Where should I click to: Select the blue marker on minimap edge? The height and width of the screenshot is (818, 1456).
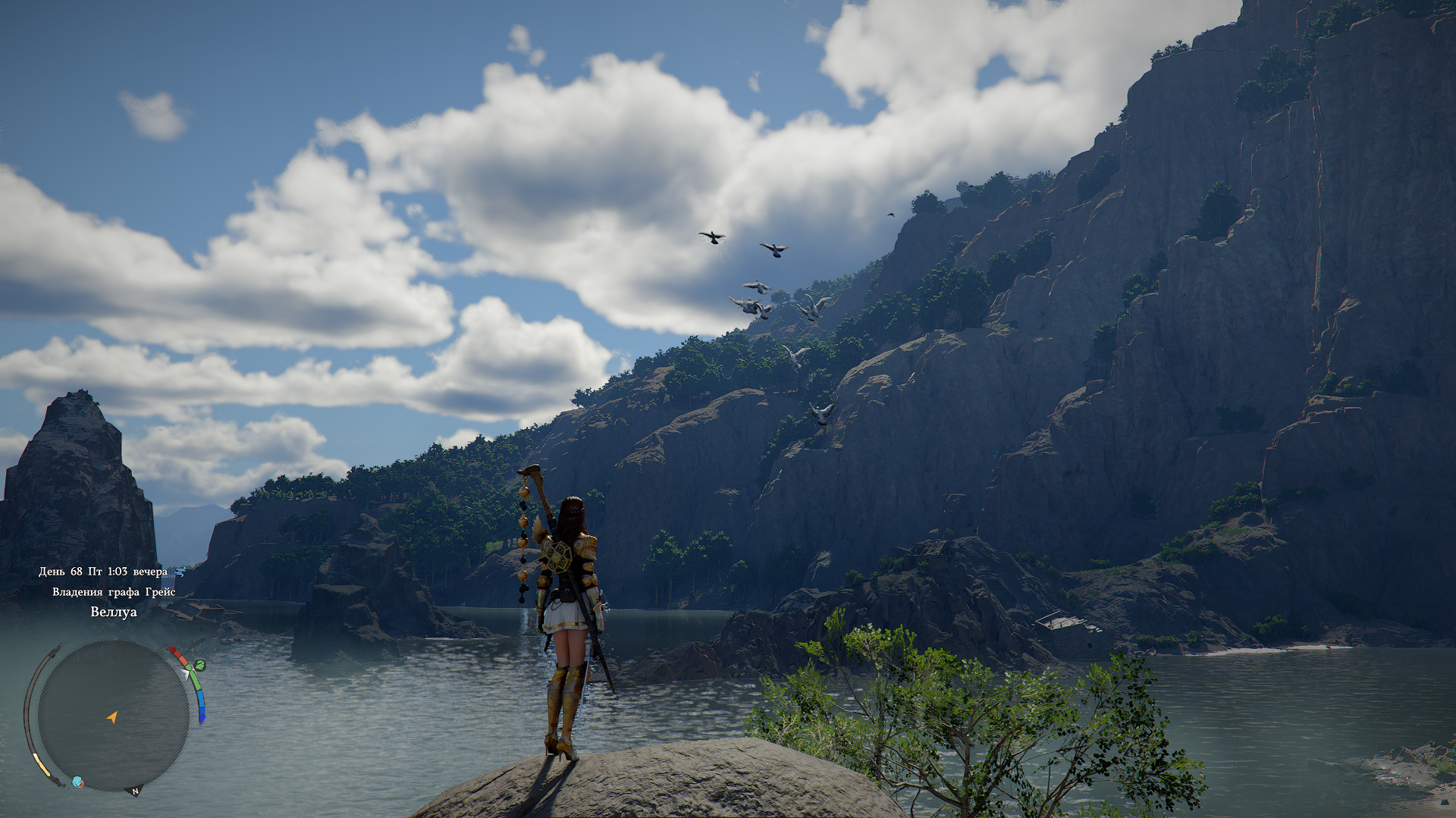[77, 782]
